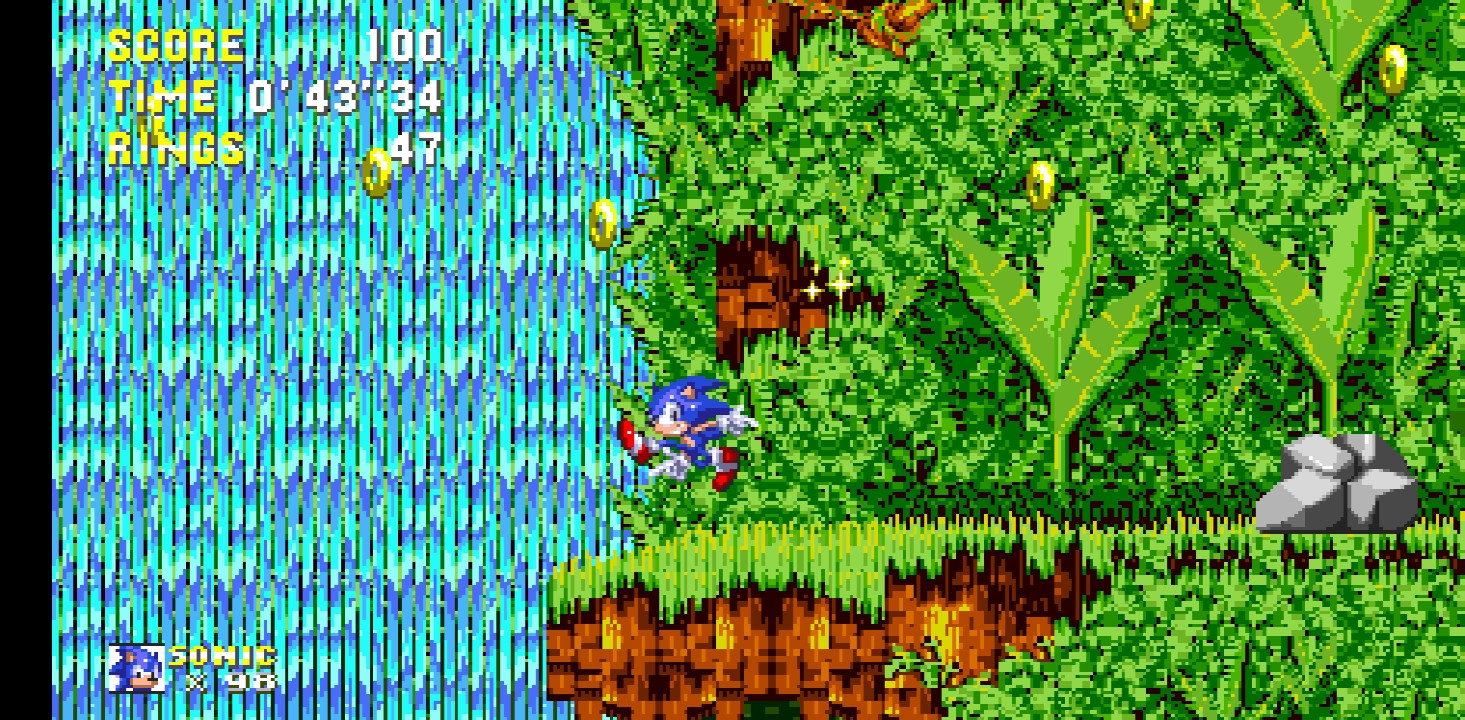This screenshot has height=720, width=1465.
Task: Select the SONIC name label at bottom left
Action: [222, 657]
